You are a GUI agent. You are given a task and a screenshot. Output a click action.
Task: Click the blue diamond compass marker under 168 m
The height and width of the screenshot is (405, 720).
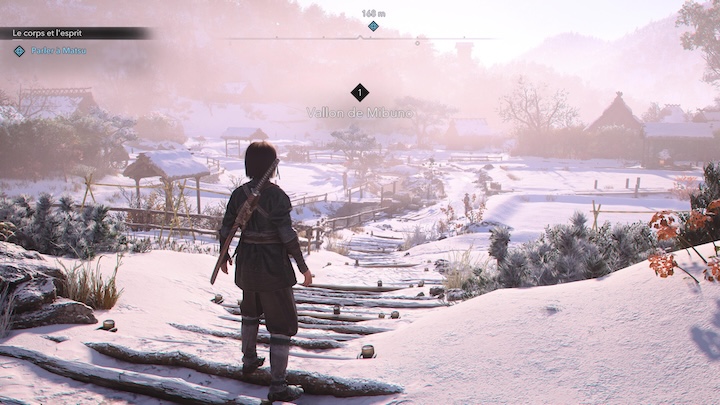[x=373, y=26]
